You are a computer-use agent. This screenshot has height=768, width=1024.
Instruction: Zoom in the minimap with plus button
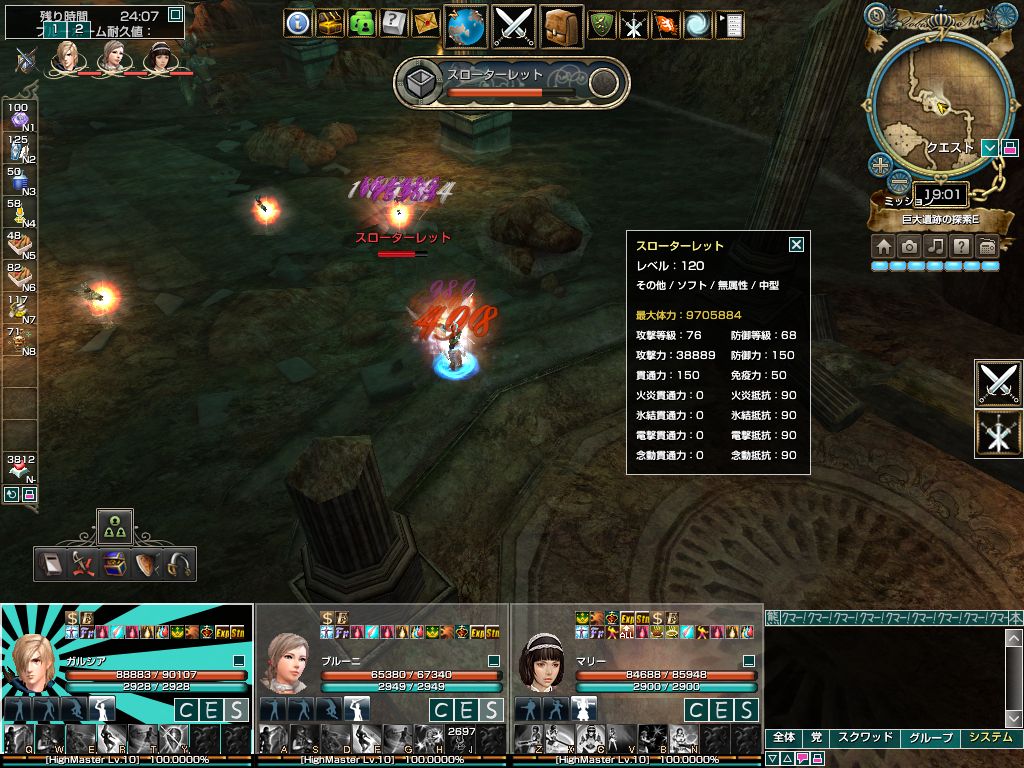(x=880, y=165)
